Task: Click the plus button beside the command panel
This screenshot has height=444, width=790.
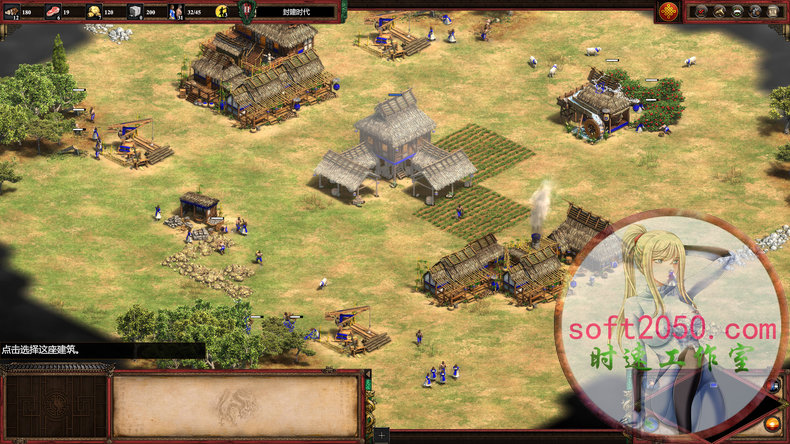Action: coord(381,436)
